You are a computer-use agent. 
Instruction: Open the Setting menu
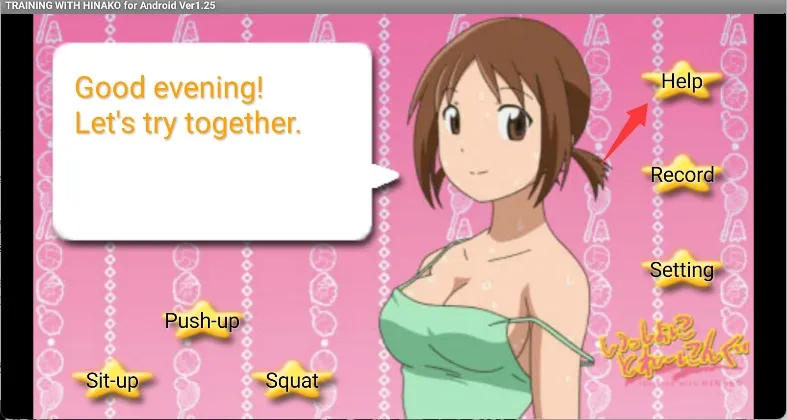coord(682,270)
